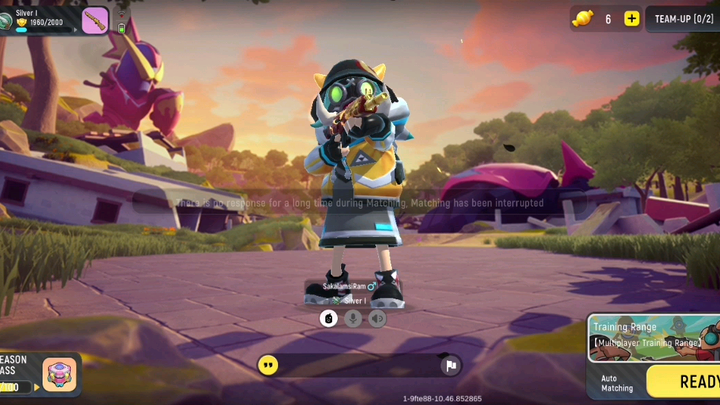Toggle the microphone under the player name

pos(353,318)
